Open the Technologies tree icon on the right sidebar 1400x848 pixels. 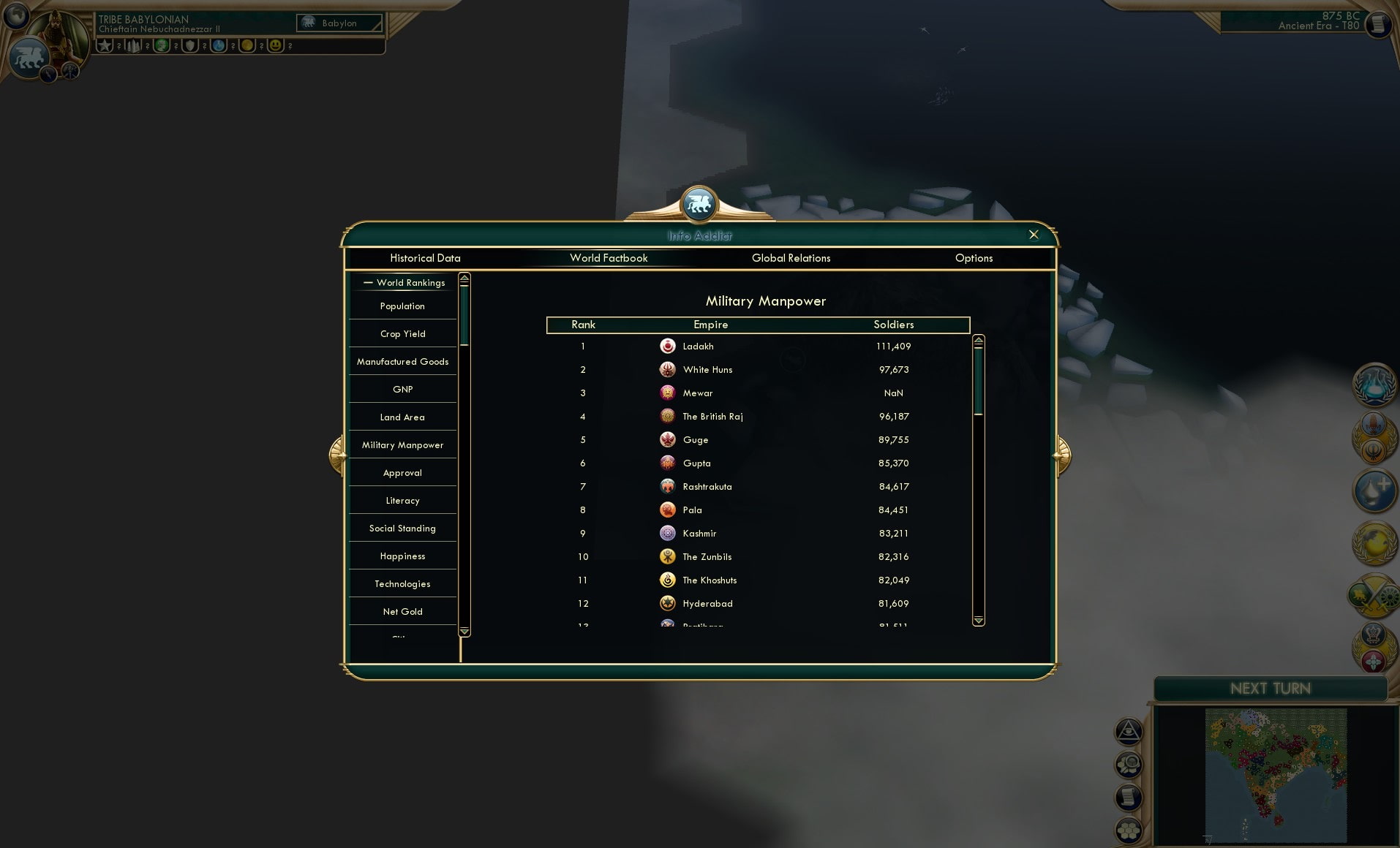(1375, 386)
